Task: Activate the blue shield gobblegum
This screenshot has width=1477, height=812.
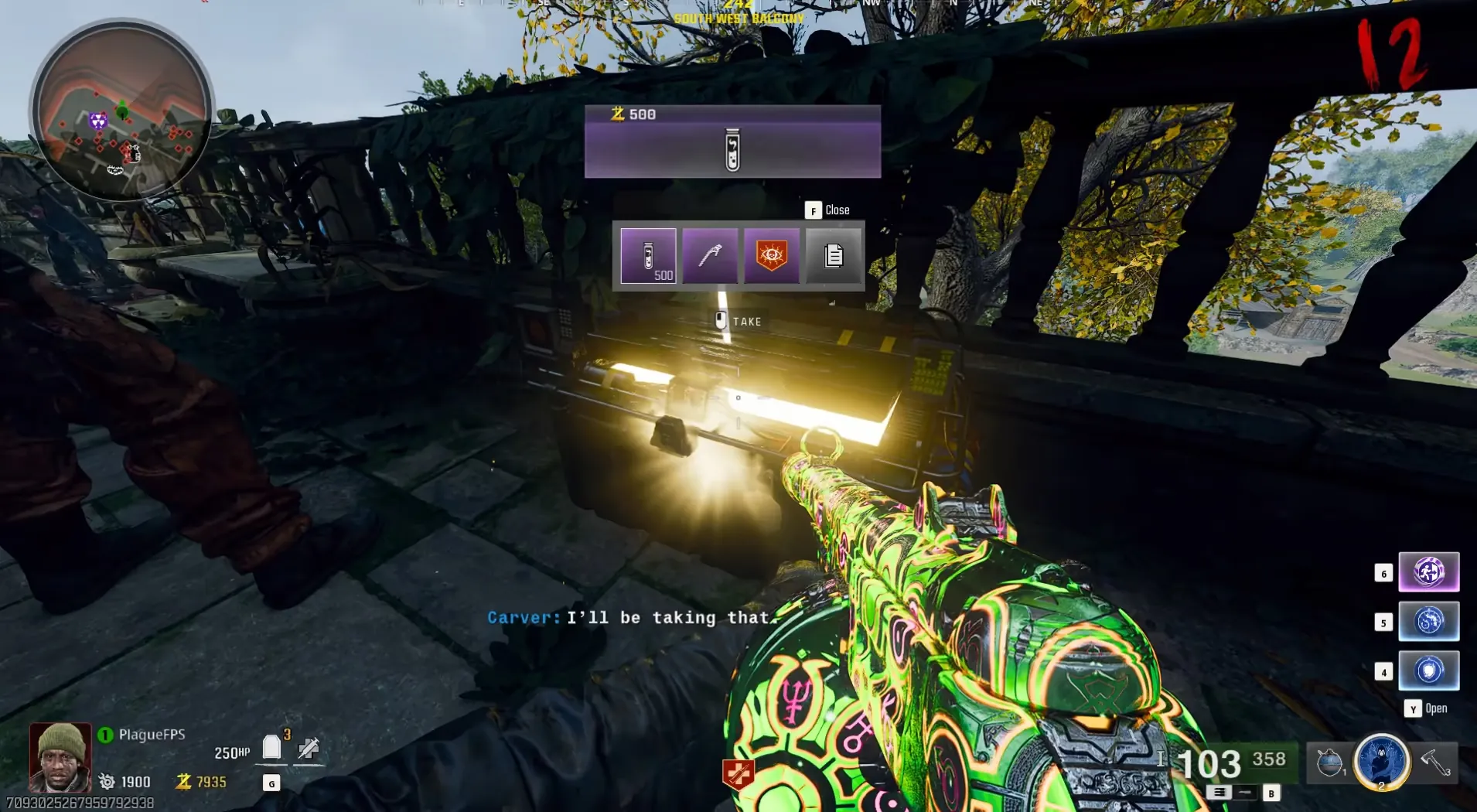Action: click(1428, 670)
